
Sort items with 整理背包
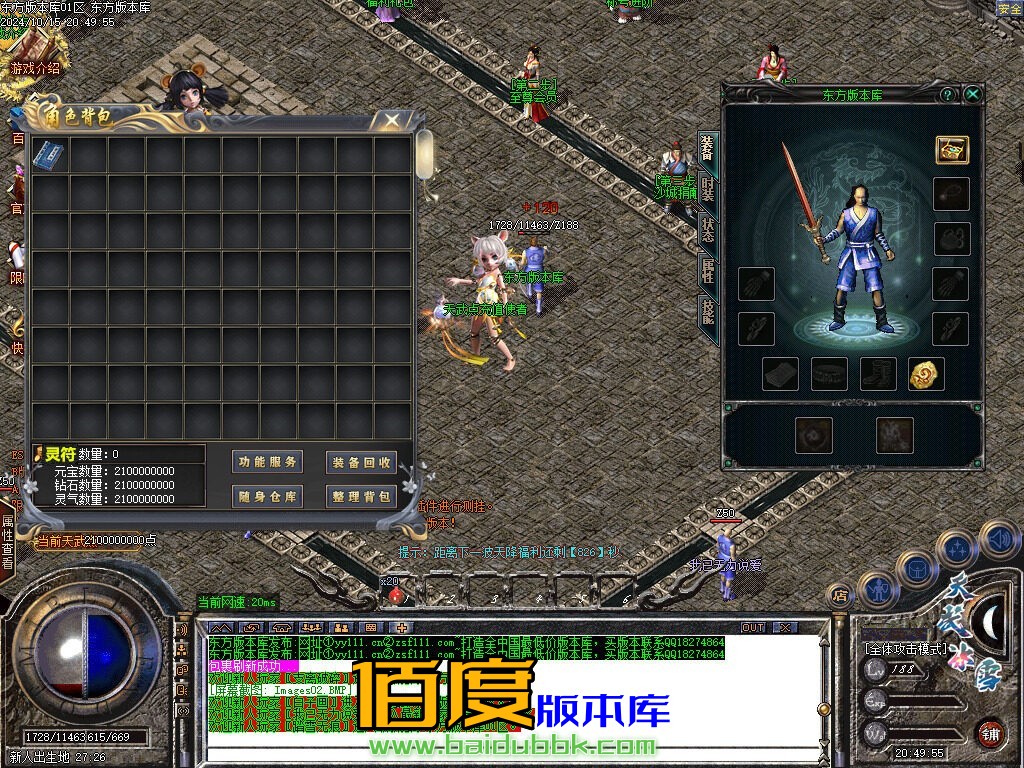point(361,496)
